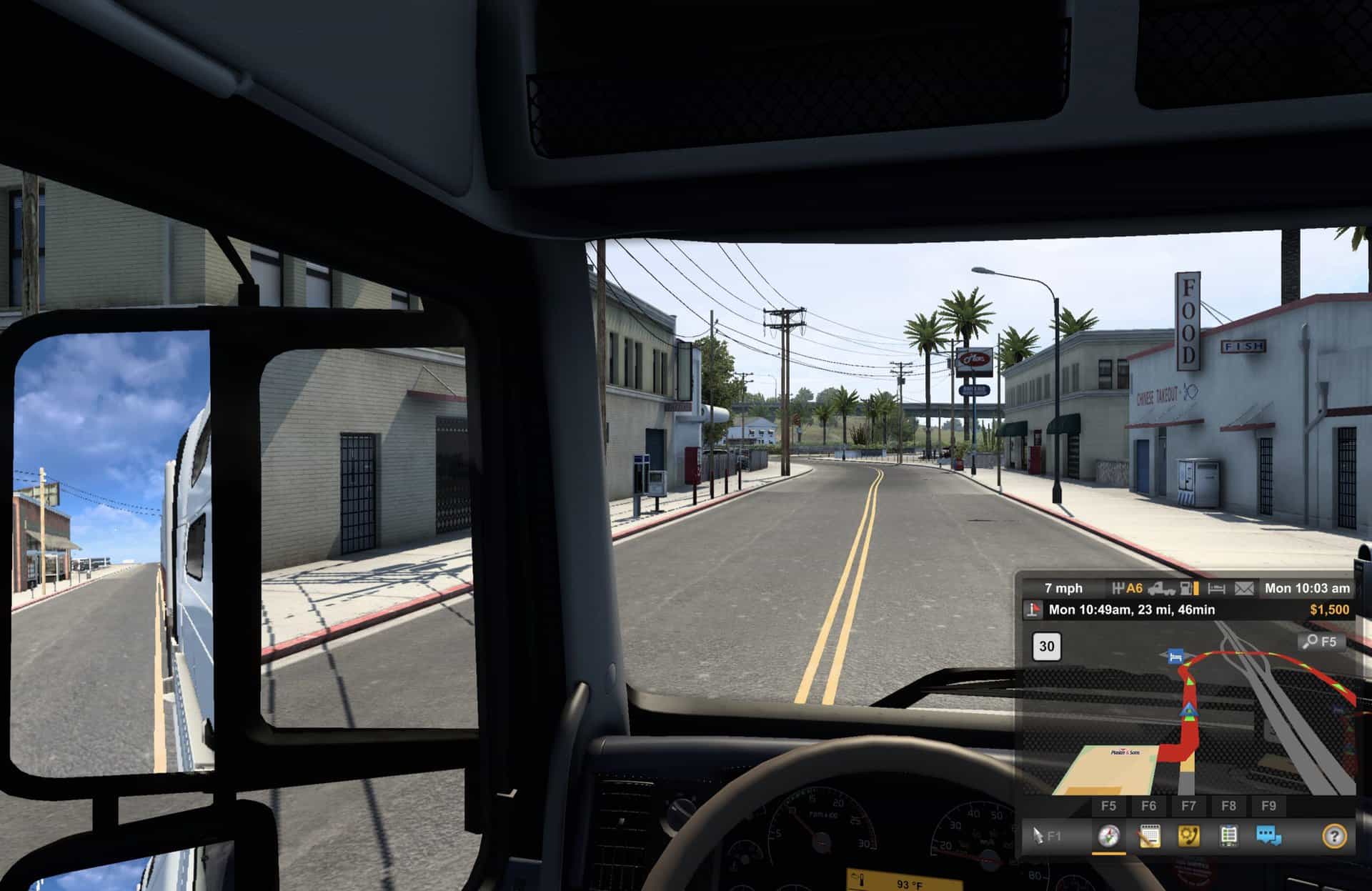Click the help question mark icon

[1337, 835]
